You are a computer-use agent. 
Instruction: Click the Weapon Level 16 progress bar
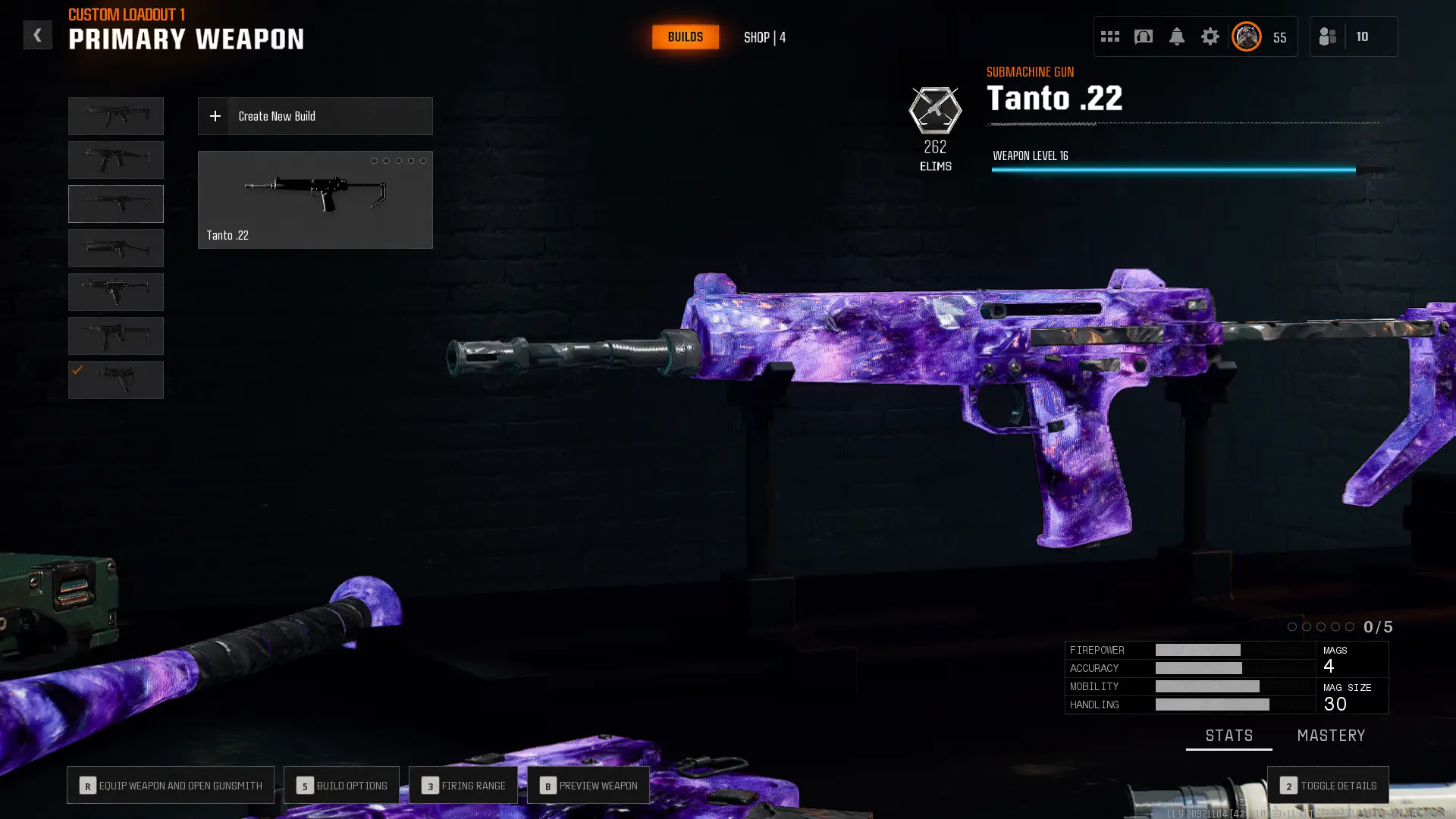(x=1173, y=170)
